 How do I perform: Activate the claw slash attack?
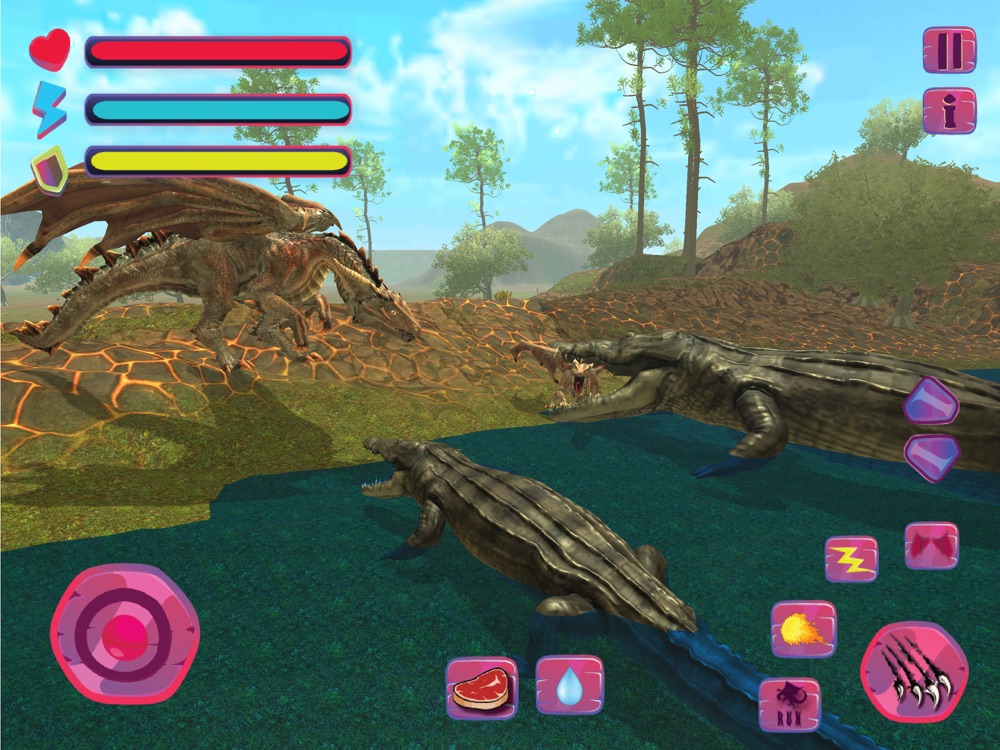[x=914, y=672]
